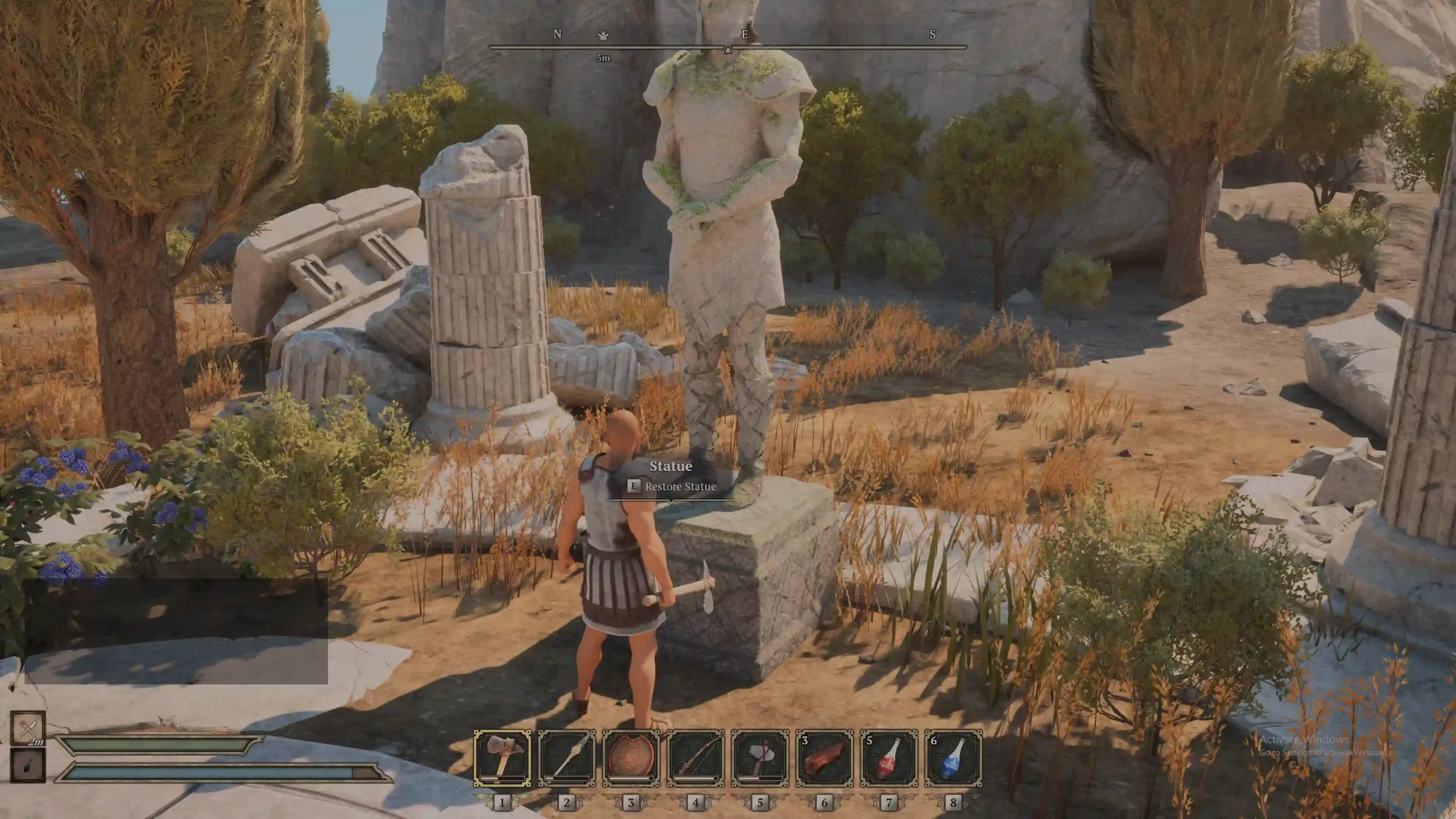
Task: Click the fork and knife food buff icon
Action: (28, 727)
